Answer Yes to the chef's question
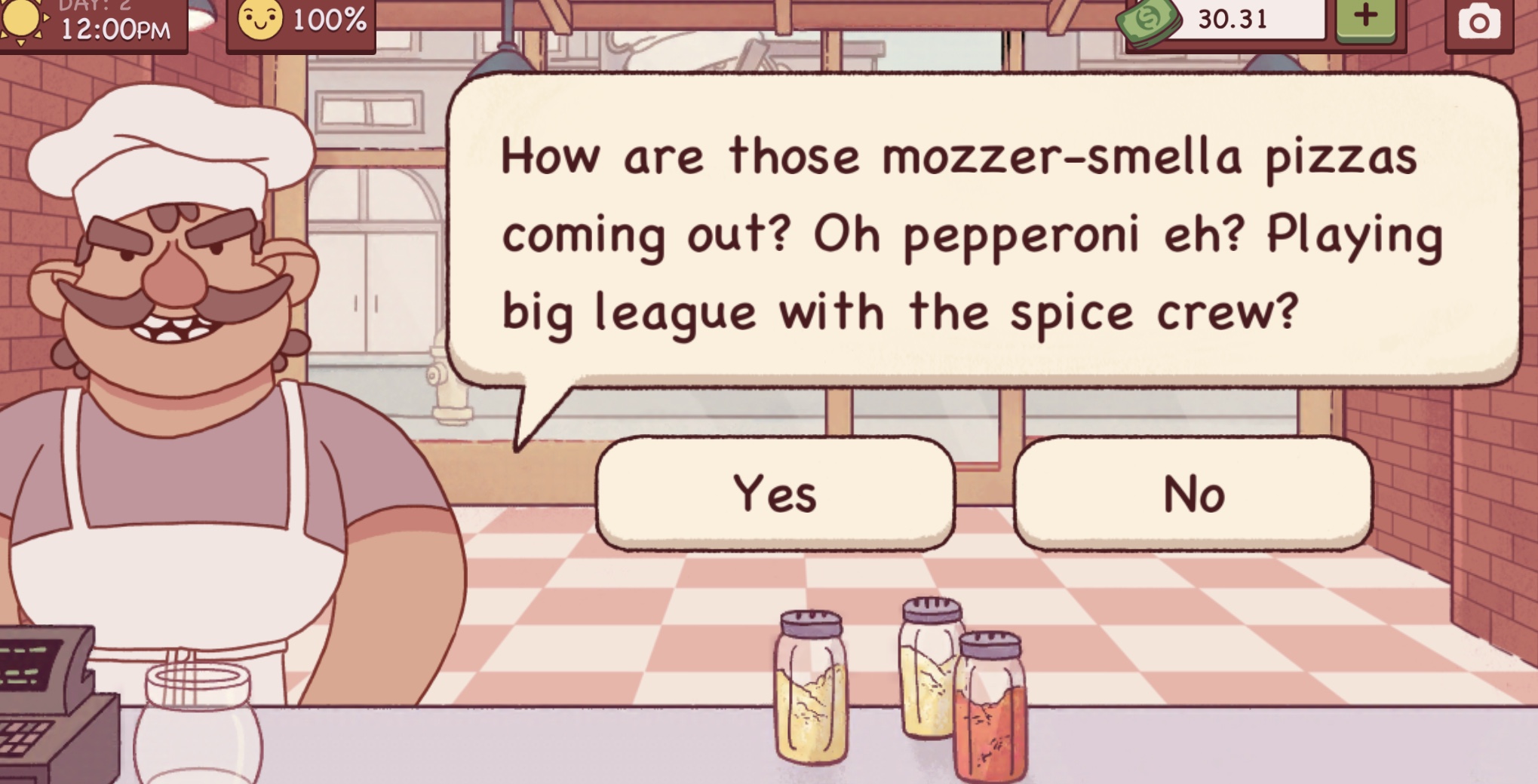 tap(775, 494)
